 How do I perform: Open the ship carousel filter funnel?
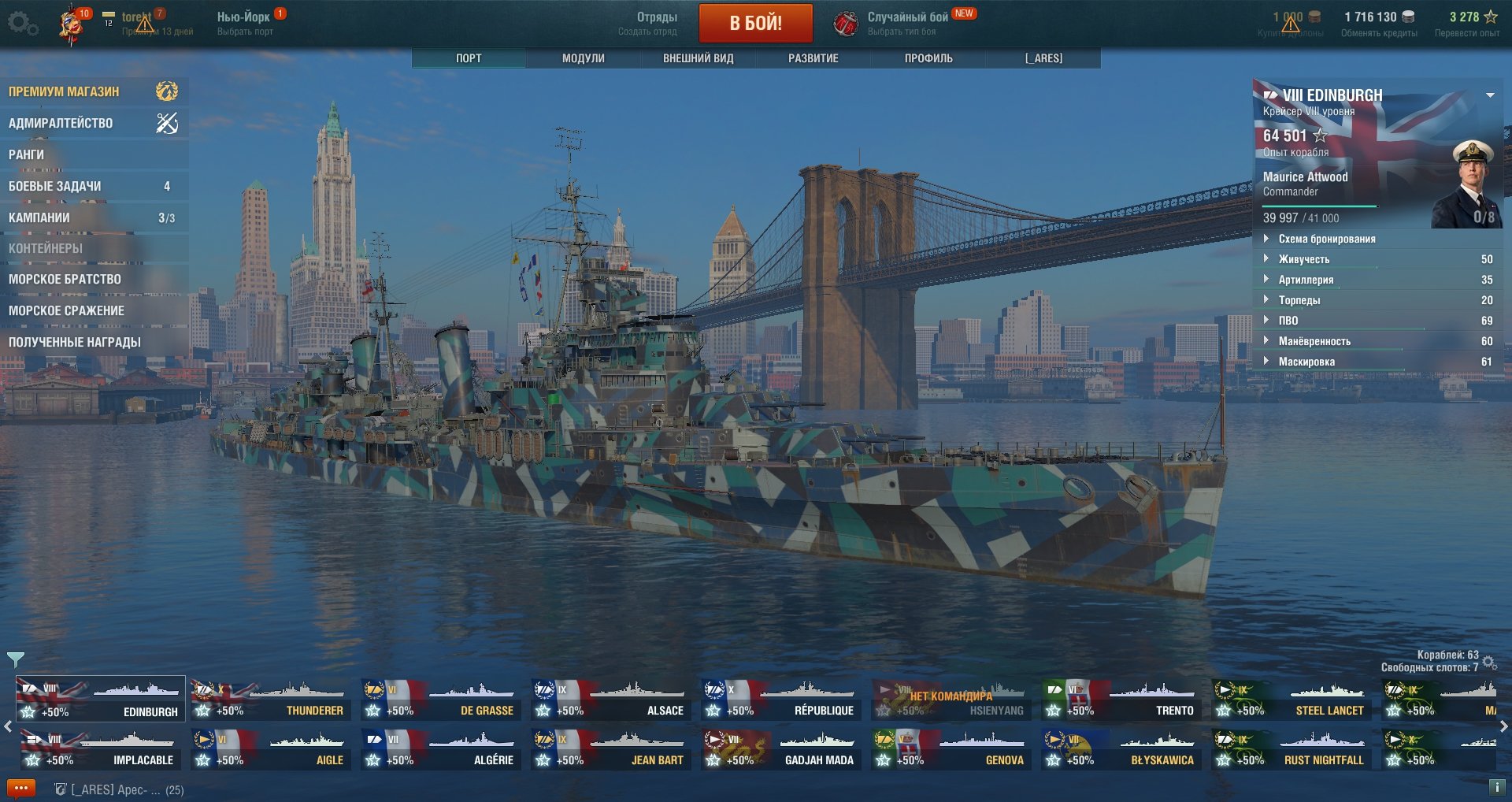[15, 659]
